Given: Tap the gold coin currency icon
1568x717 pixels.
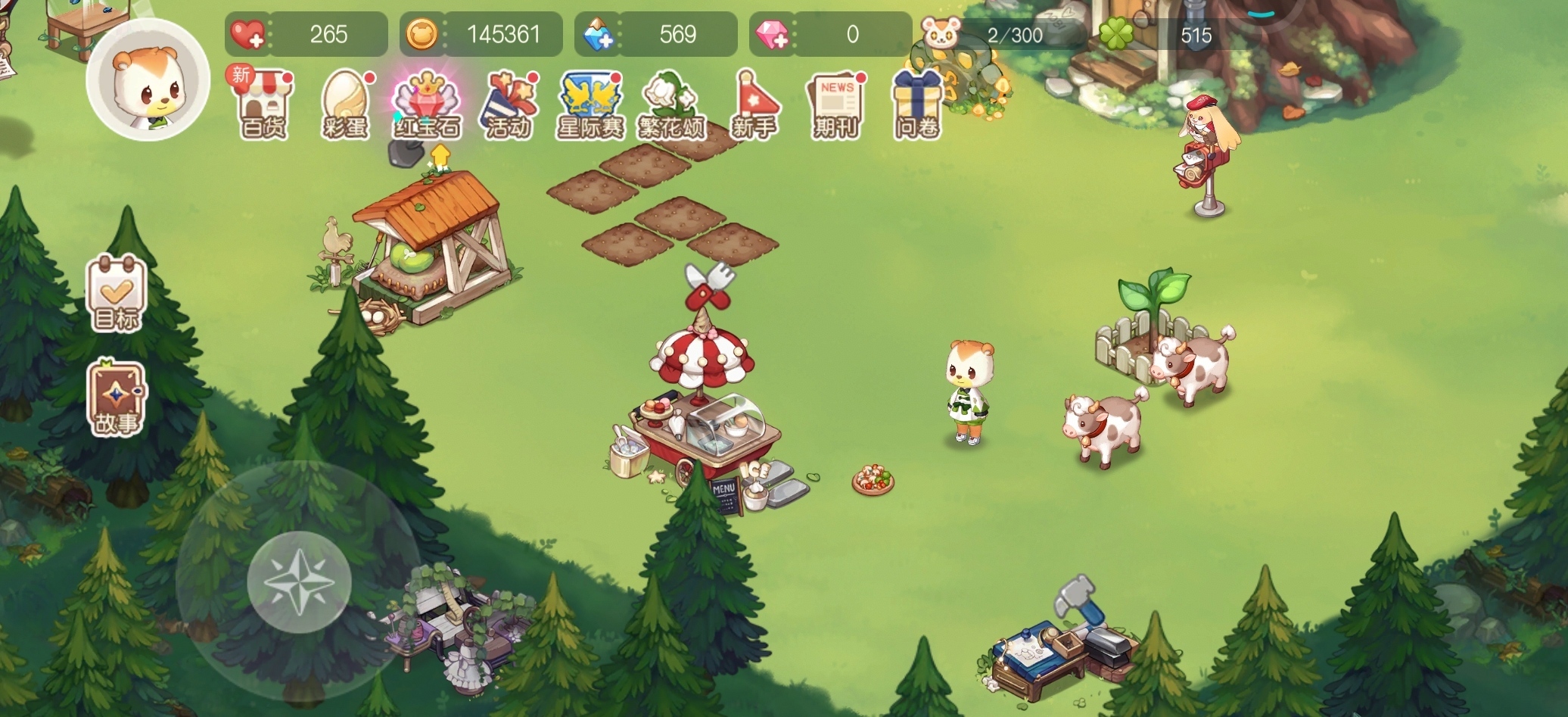Looking at the screenshot, I should click(x=422, y=35).
